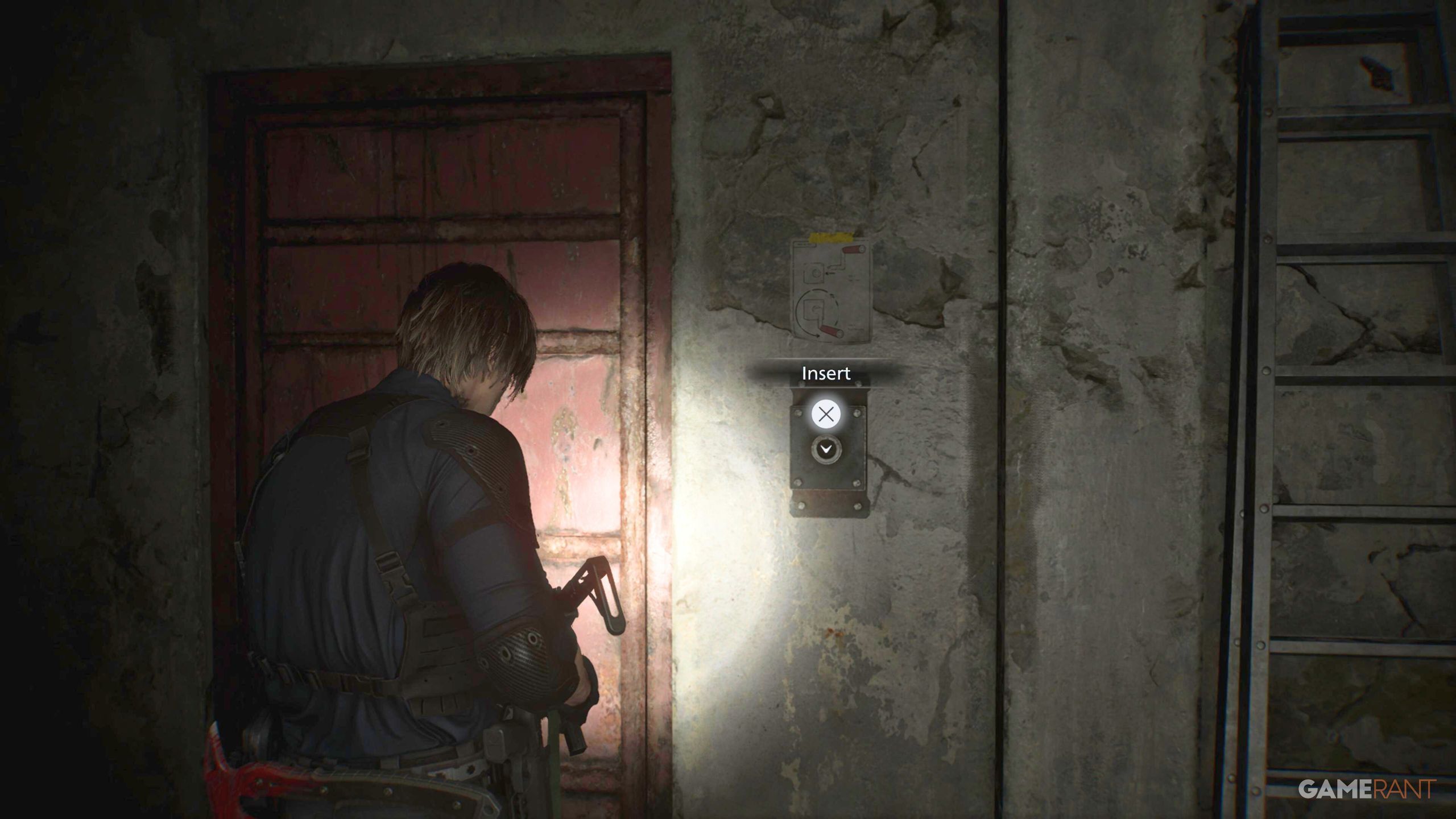This screenshot has height=819, width=1456.
Task: Select the square socket illustration on the diagram
Action: click(x=813, y=272)
